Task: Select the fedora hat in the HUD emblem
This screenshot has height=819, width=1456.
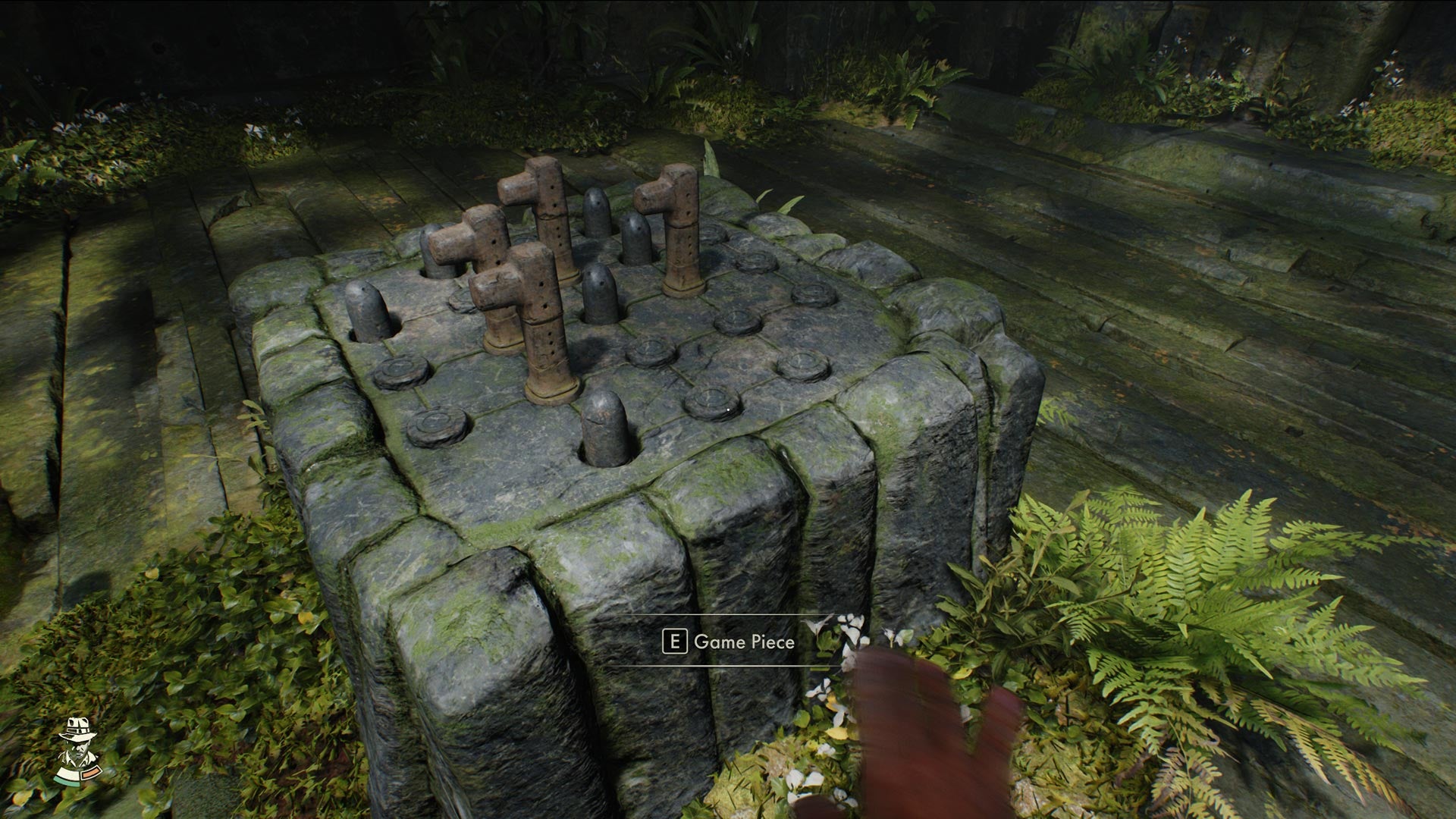Action: coord(79,726)
